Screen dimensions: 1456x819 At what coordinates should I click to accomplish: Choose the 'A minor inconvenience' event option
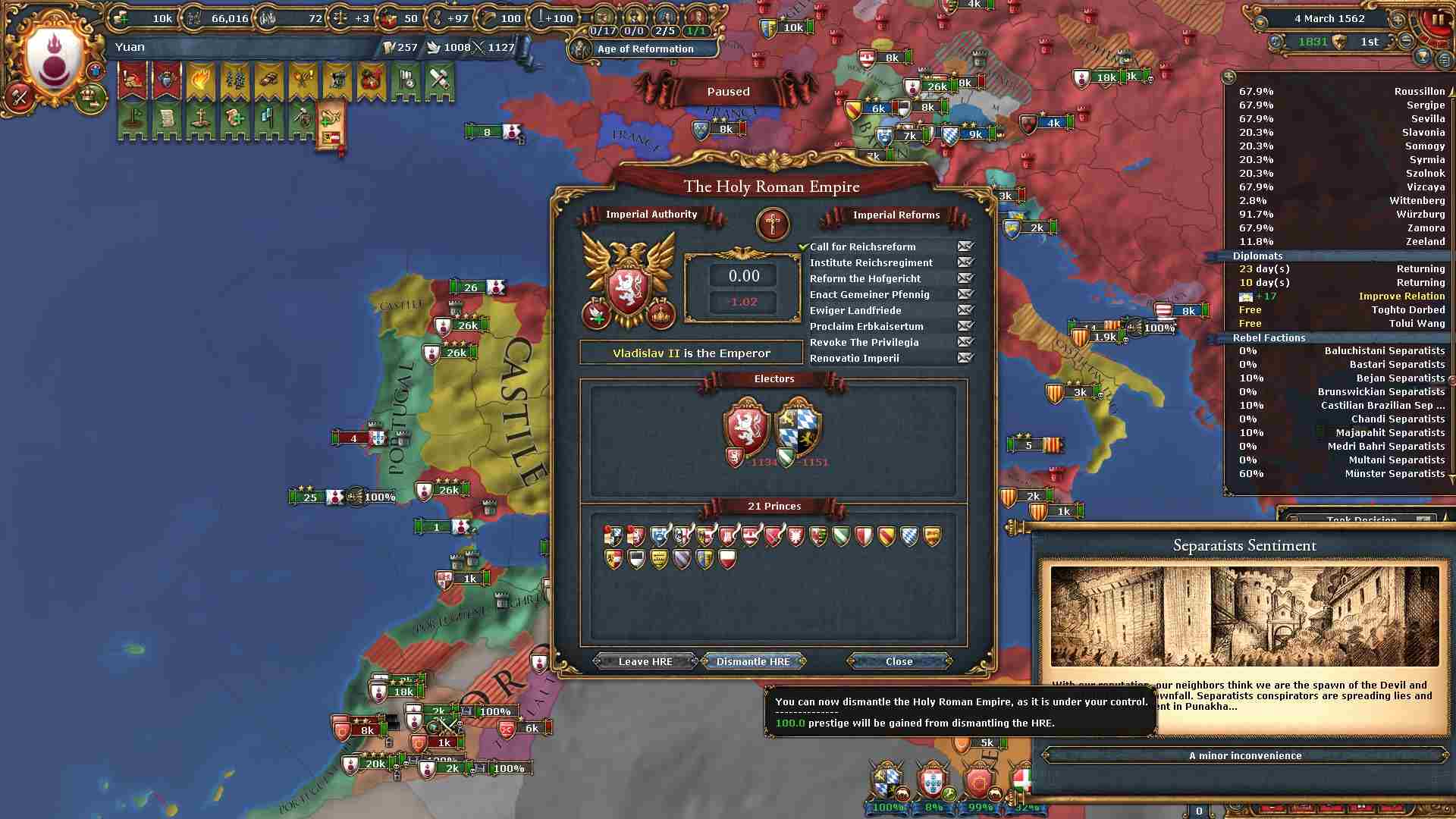pos(1244,755)
